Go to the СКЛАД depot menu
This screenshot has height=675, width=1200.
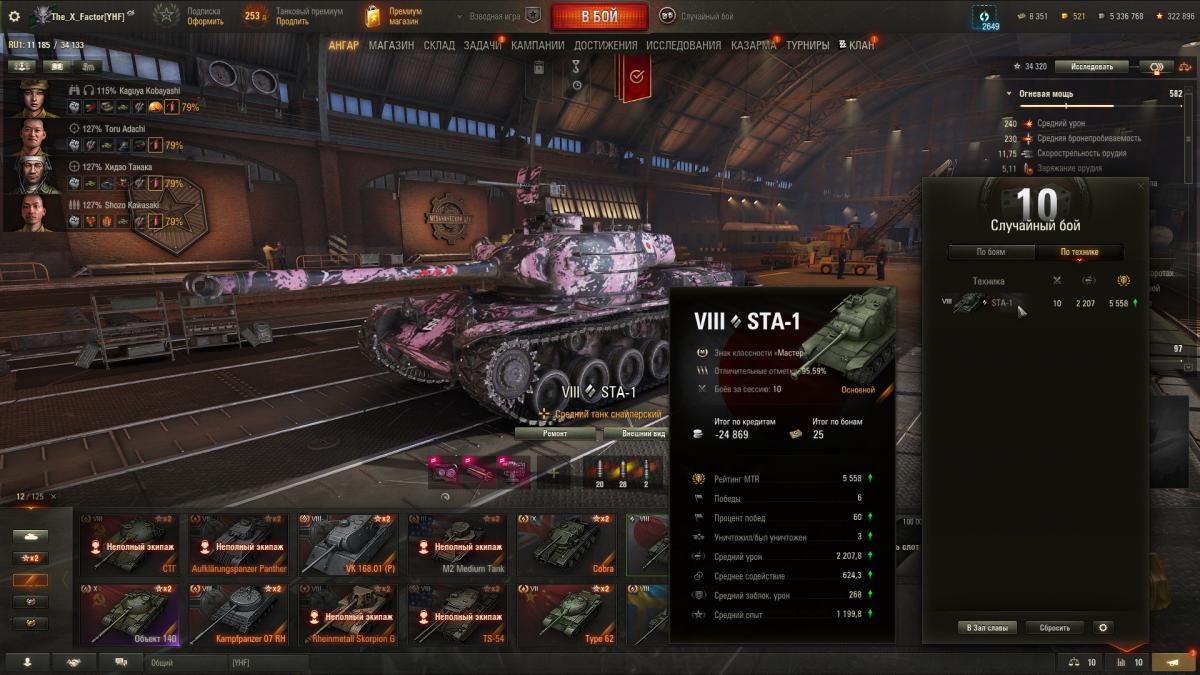point(439,45)
